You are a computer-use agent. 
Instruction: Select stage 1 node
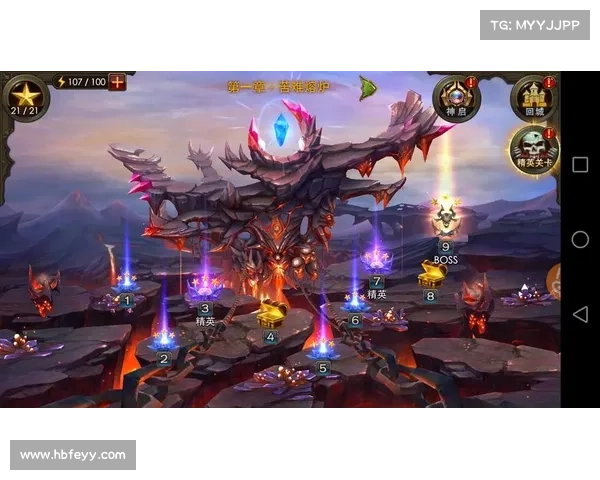coord(126,284)
